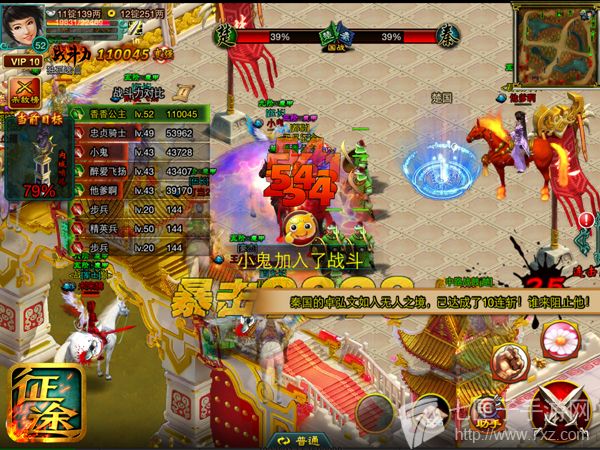Switch the 普通 chat channel toggle
The width and height of the screenshot is (600, 450).
[x=300, y=440]
